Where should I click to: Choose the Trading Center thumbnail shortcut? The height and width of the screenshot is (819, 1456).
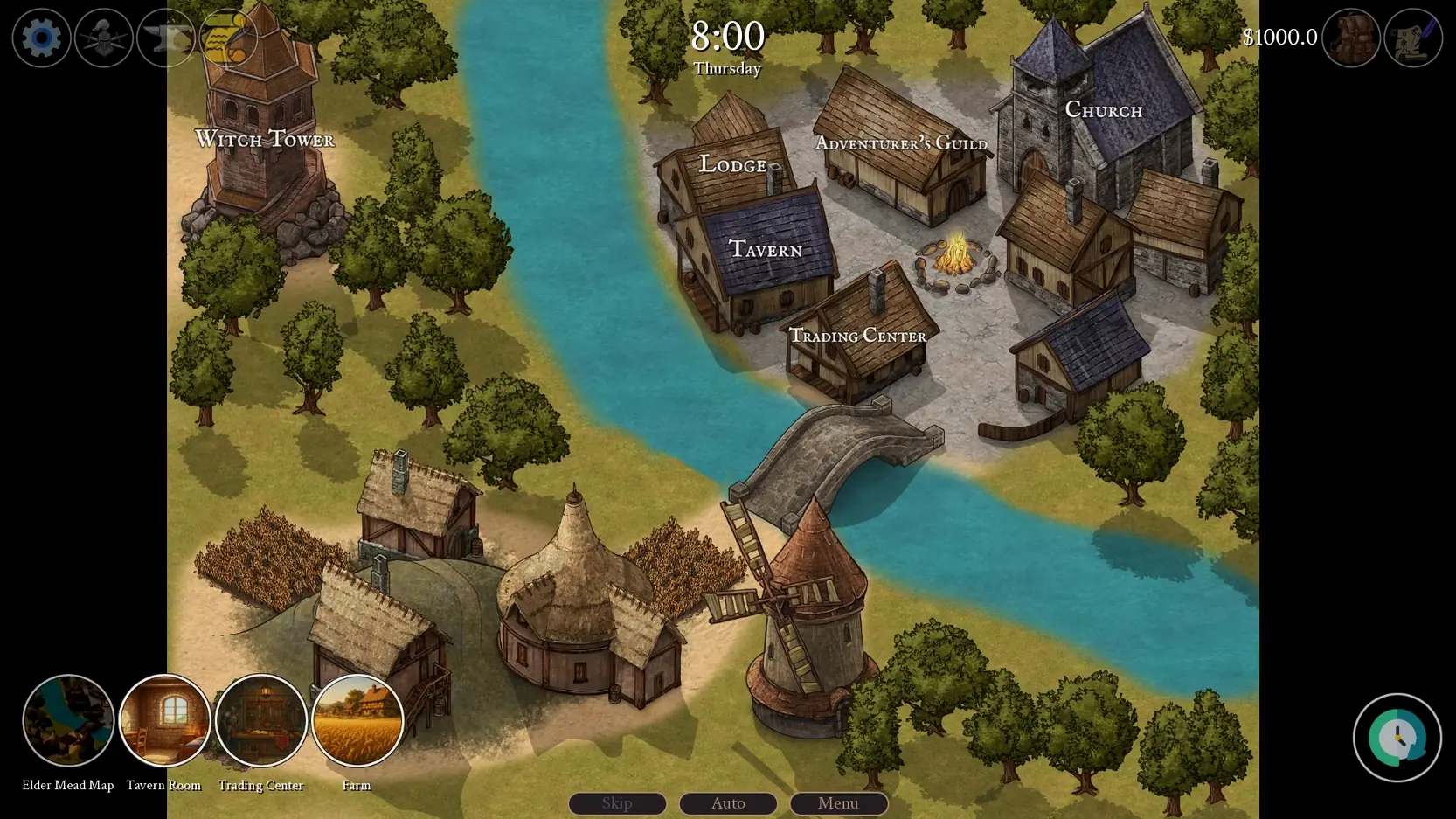[260, 720]
